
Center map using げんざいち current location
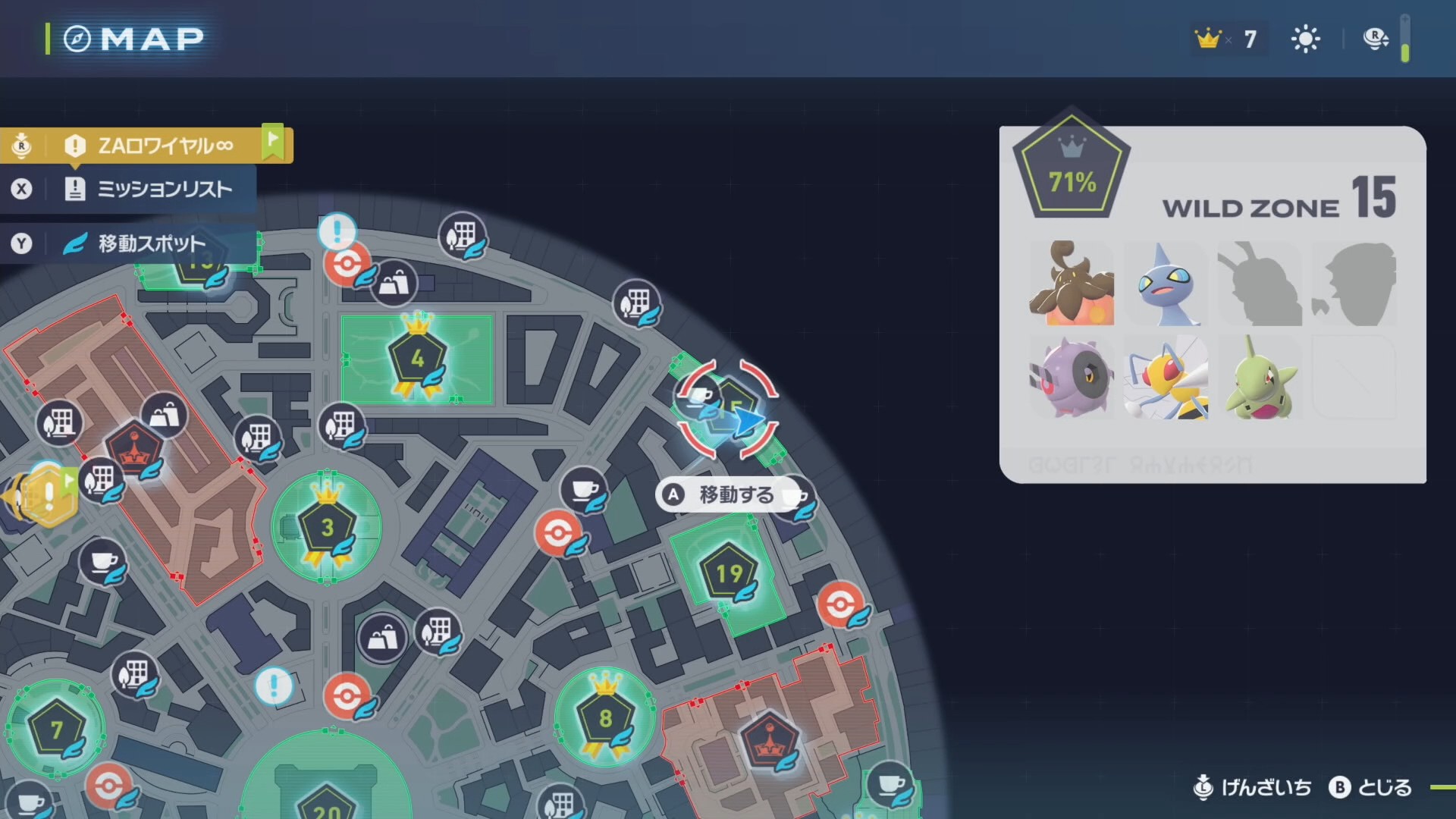coord(1253,788)
